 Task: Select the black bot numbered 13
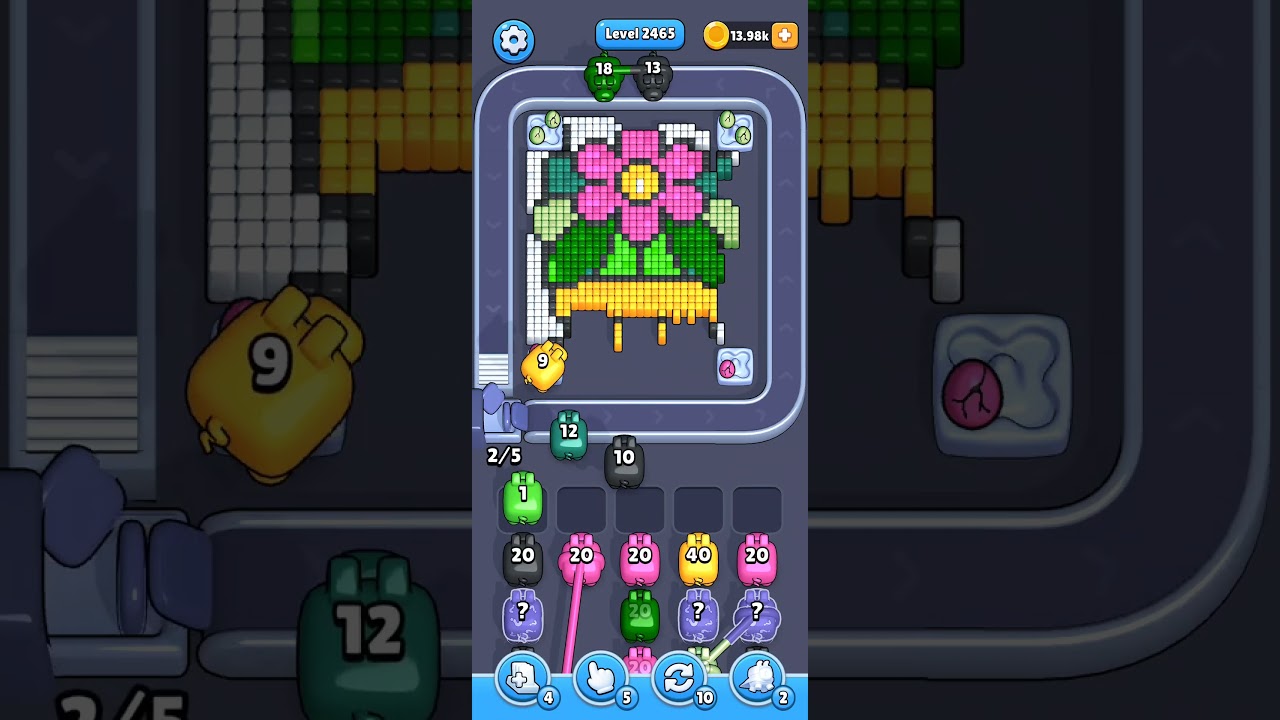pos(654,75)
